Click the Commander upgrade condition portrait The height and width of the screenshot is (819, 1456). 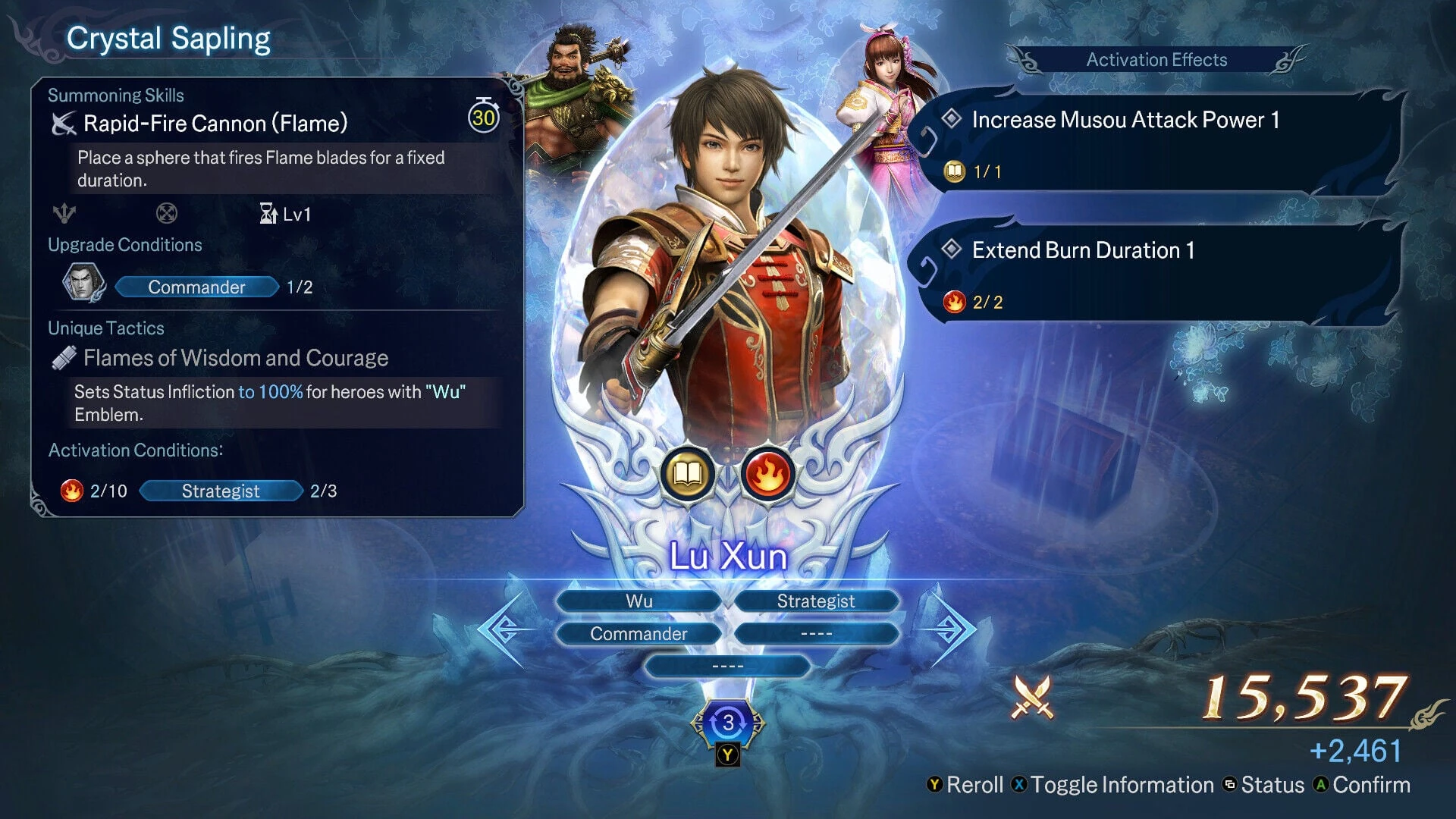coord(83,283)
